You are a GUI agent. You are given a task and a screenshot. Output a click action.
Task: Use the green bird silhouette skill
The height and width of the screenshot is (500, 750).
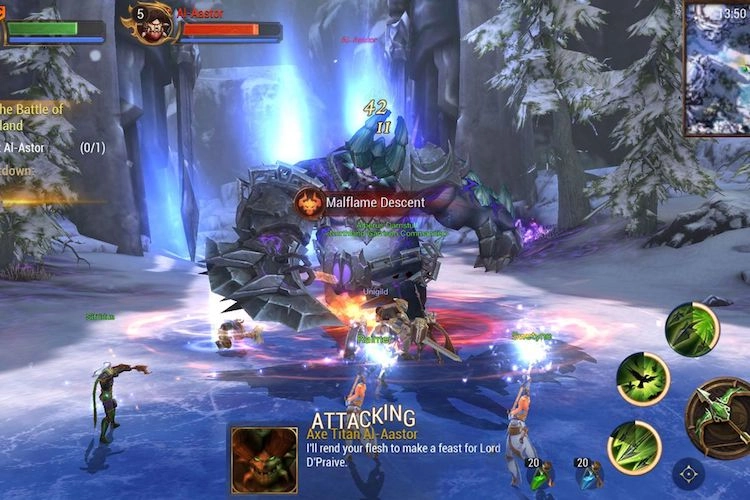coord(643,378)
